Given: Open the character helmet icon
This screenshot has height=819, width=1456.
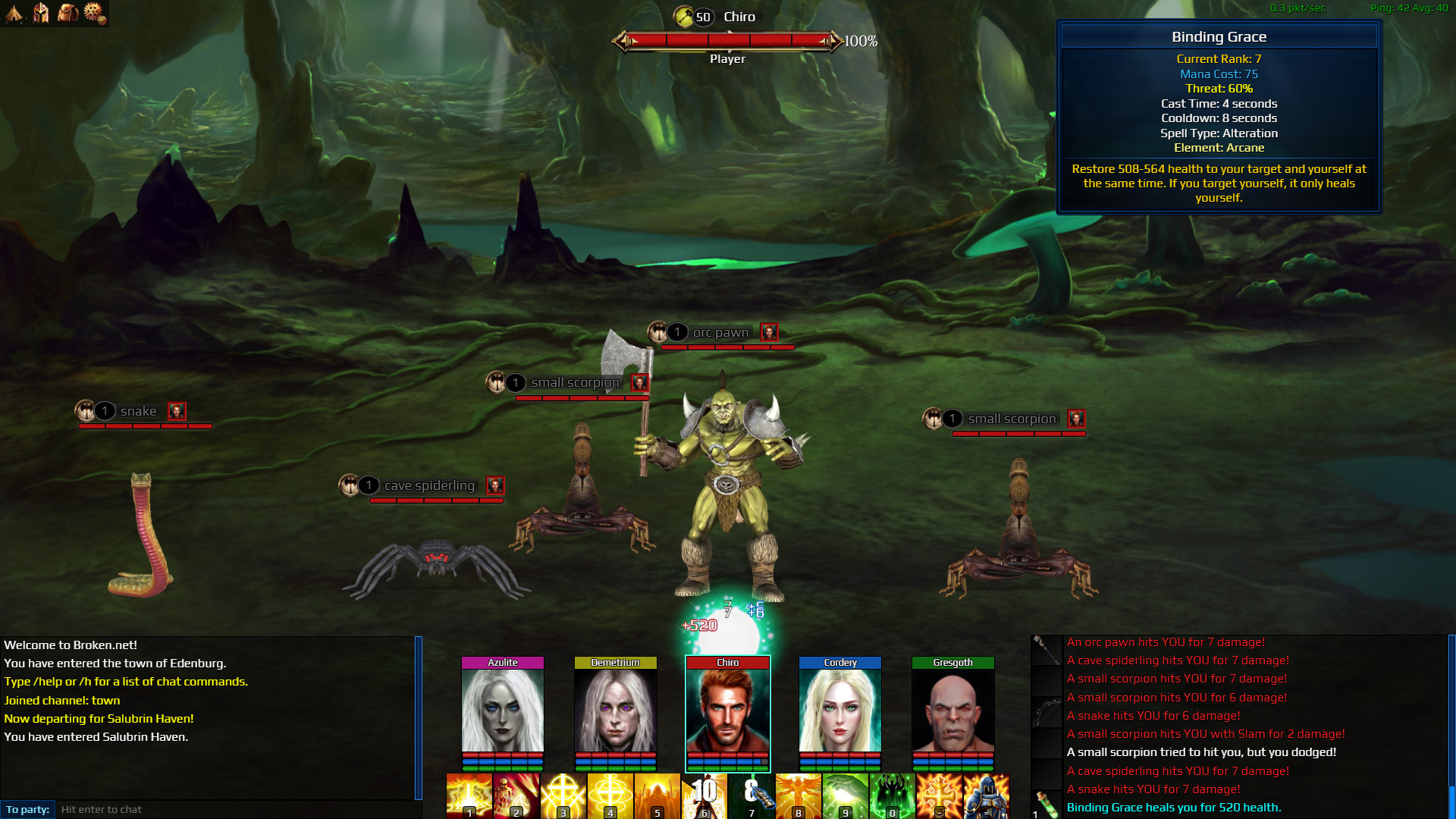Looking at the screenshot, I should 40,12.
